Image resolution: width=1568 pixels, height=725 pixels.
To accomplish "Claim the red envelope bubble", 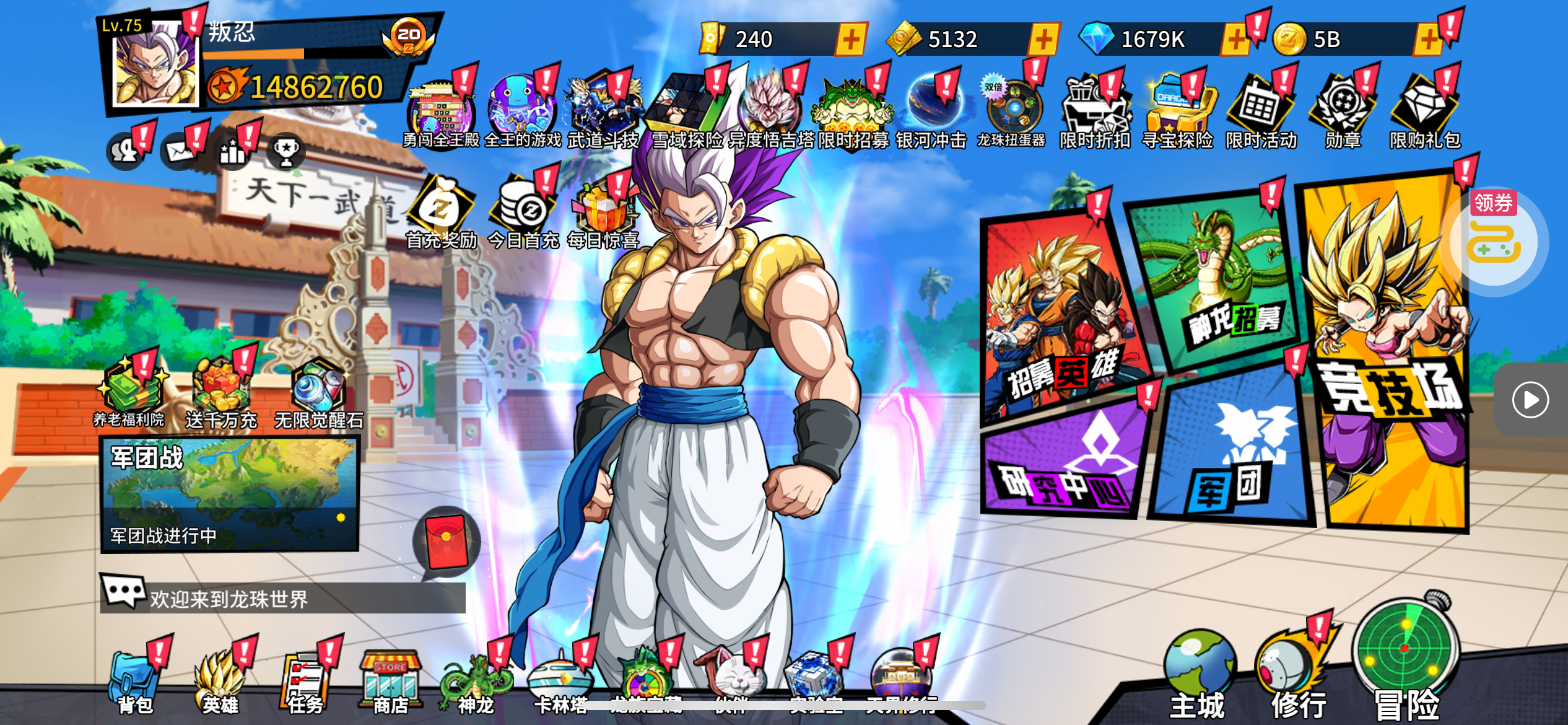I will [446, 542].
